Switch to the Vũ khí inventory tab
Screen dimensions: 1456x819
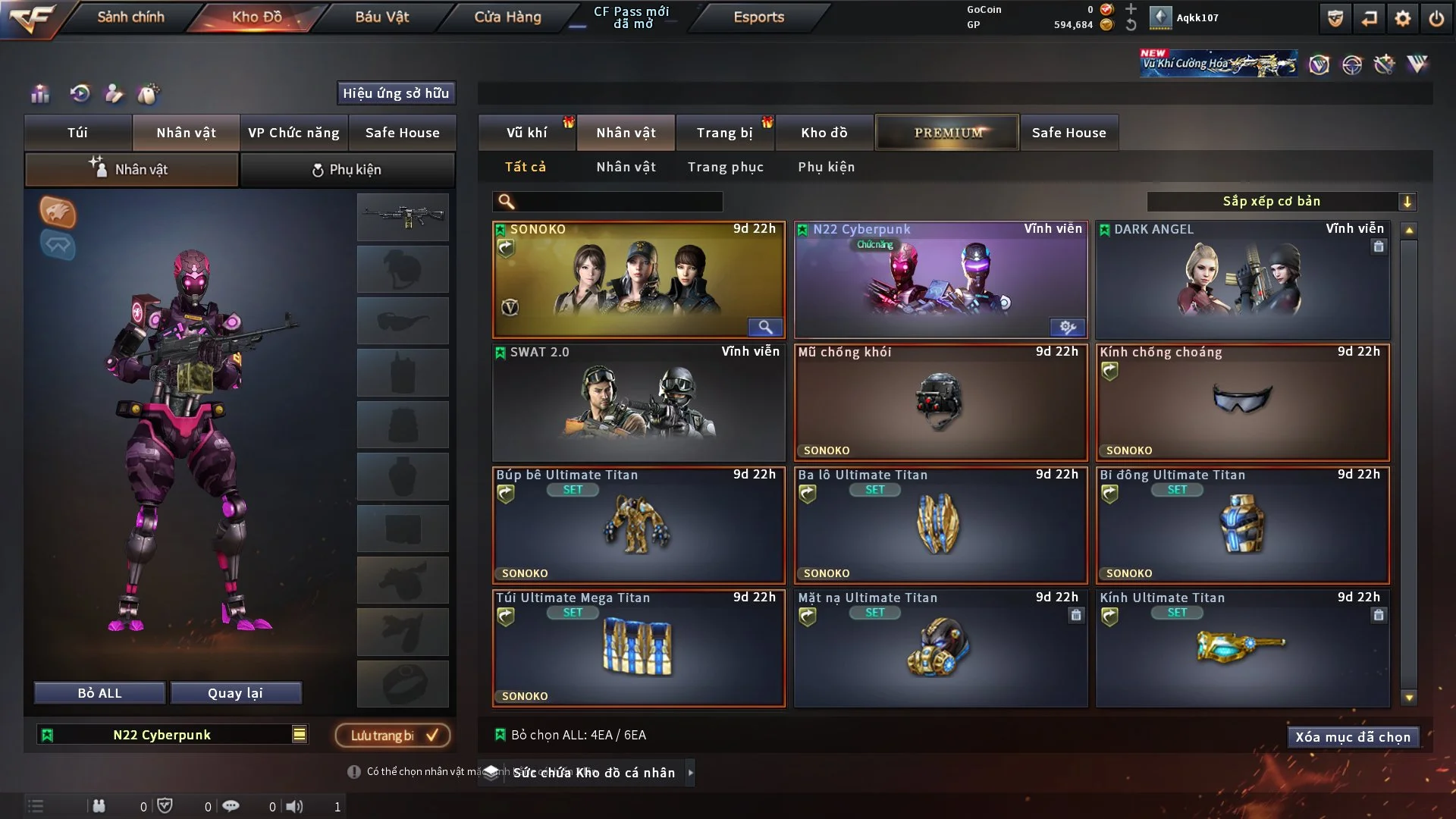pos(526,133)
